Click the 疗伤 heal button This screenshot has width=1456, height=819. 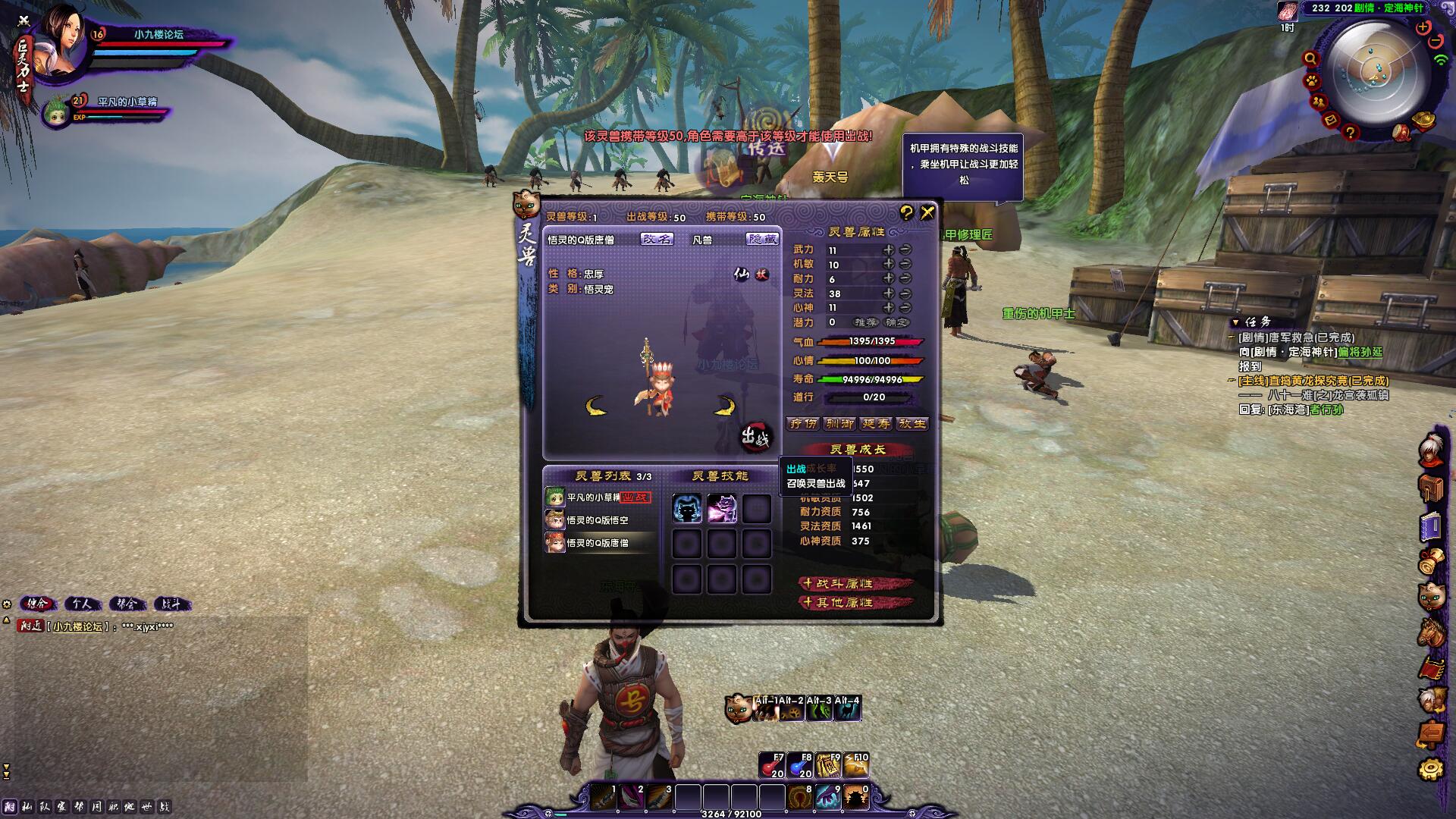tap(803, 424)
